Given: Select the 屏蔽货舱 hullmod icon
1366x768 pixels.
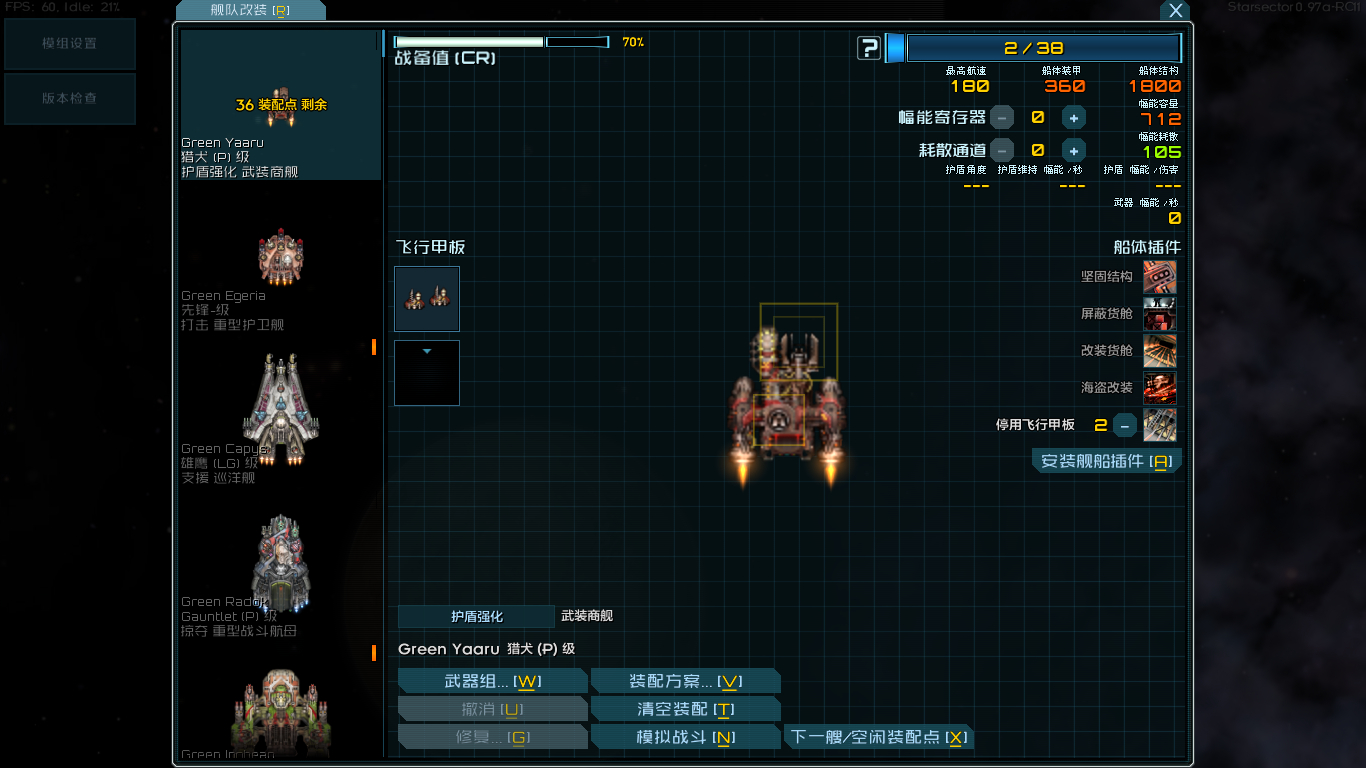Looking at the screenshot, I should 1160,313.
